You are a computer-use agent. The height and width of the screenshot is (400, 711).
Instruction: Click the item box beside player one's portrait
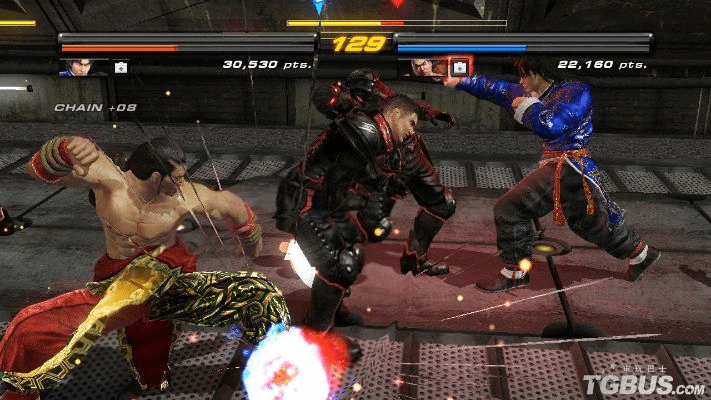[x=121, y=67]
